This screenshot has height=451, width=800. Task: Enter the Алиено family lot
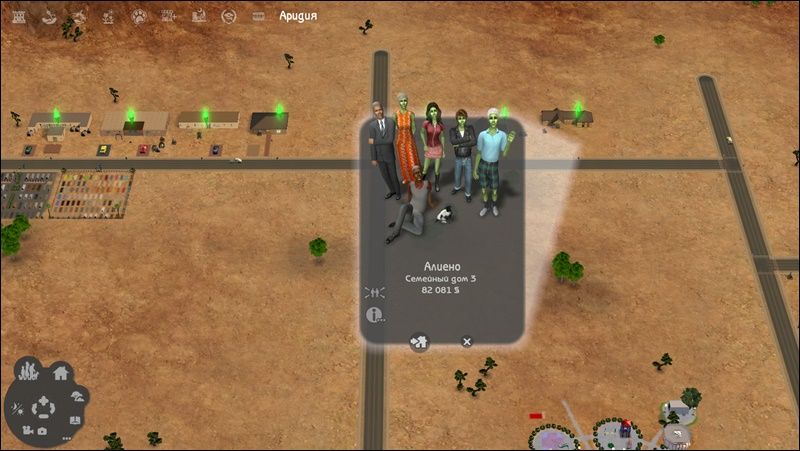(419, 342)
